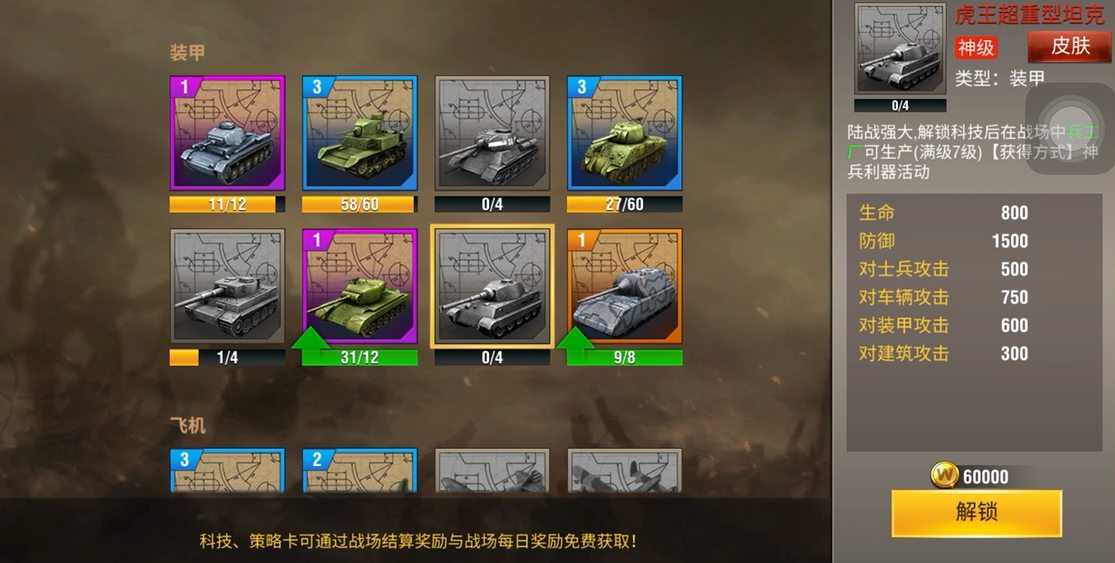Image resolution: width=1115 pixels, height=563 pixels.
Task: Pick the locked tank card showing 1/4
Action: point(227,286)
